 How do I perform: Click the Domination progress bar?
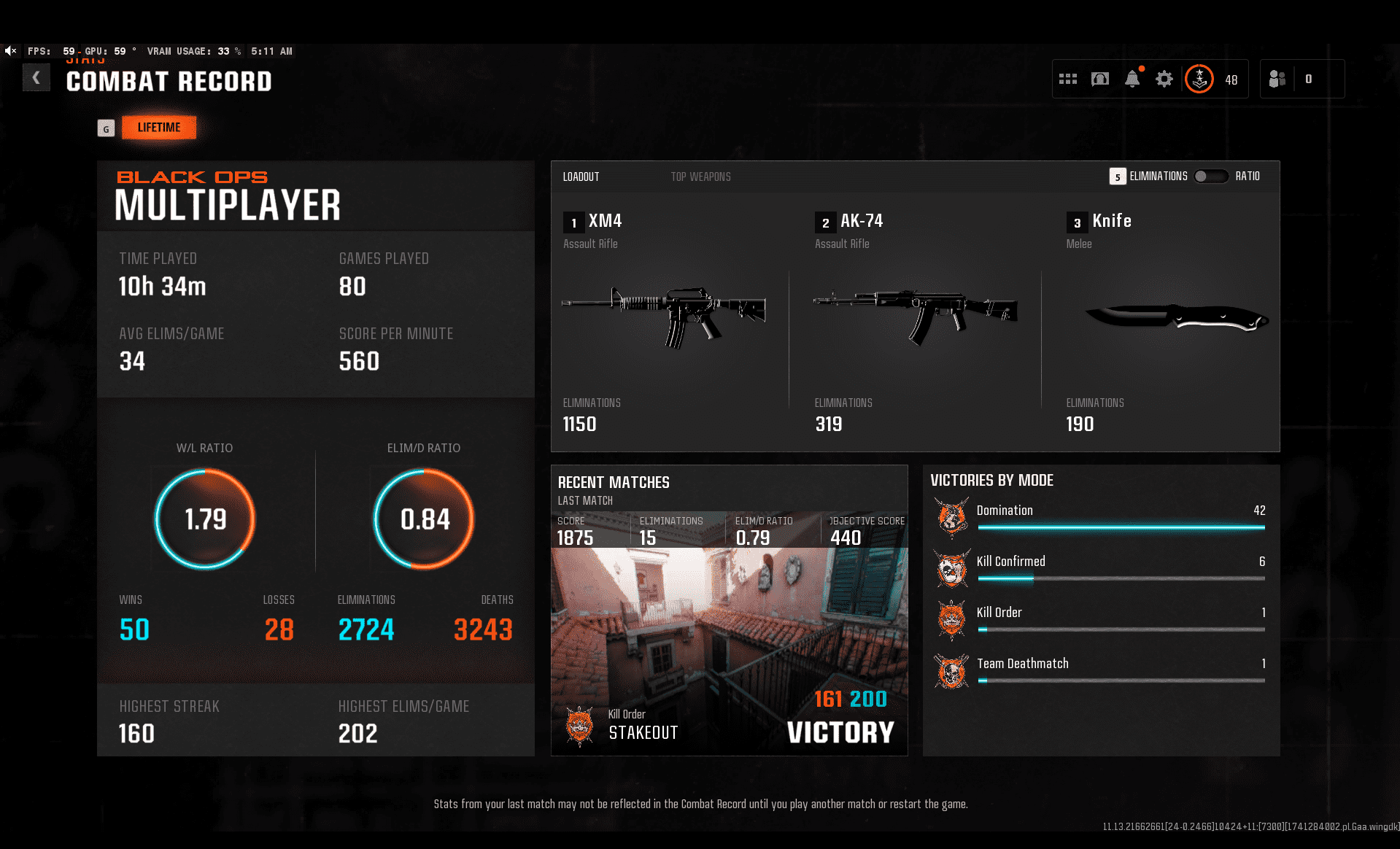pyautogui.click(x=1121, y=528)
